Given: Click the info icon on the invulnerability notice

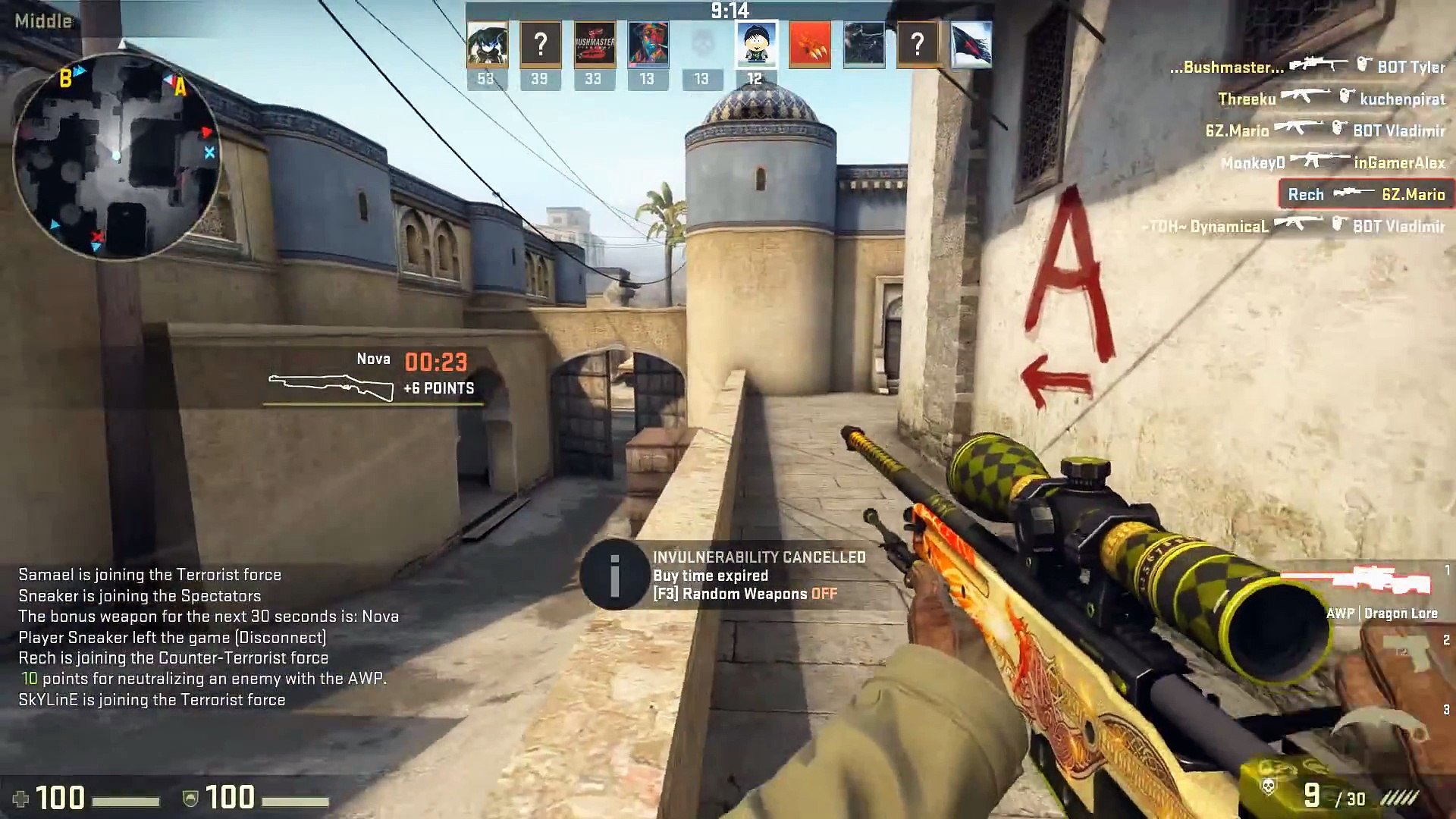Looking at the screenshot, I should point(614,575).
